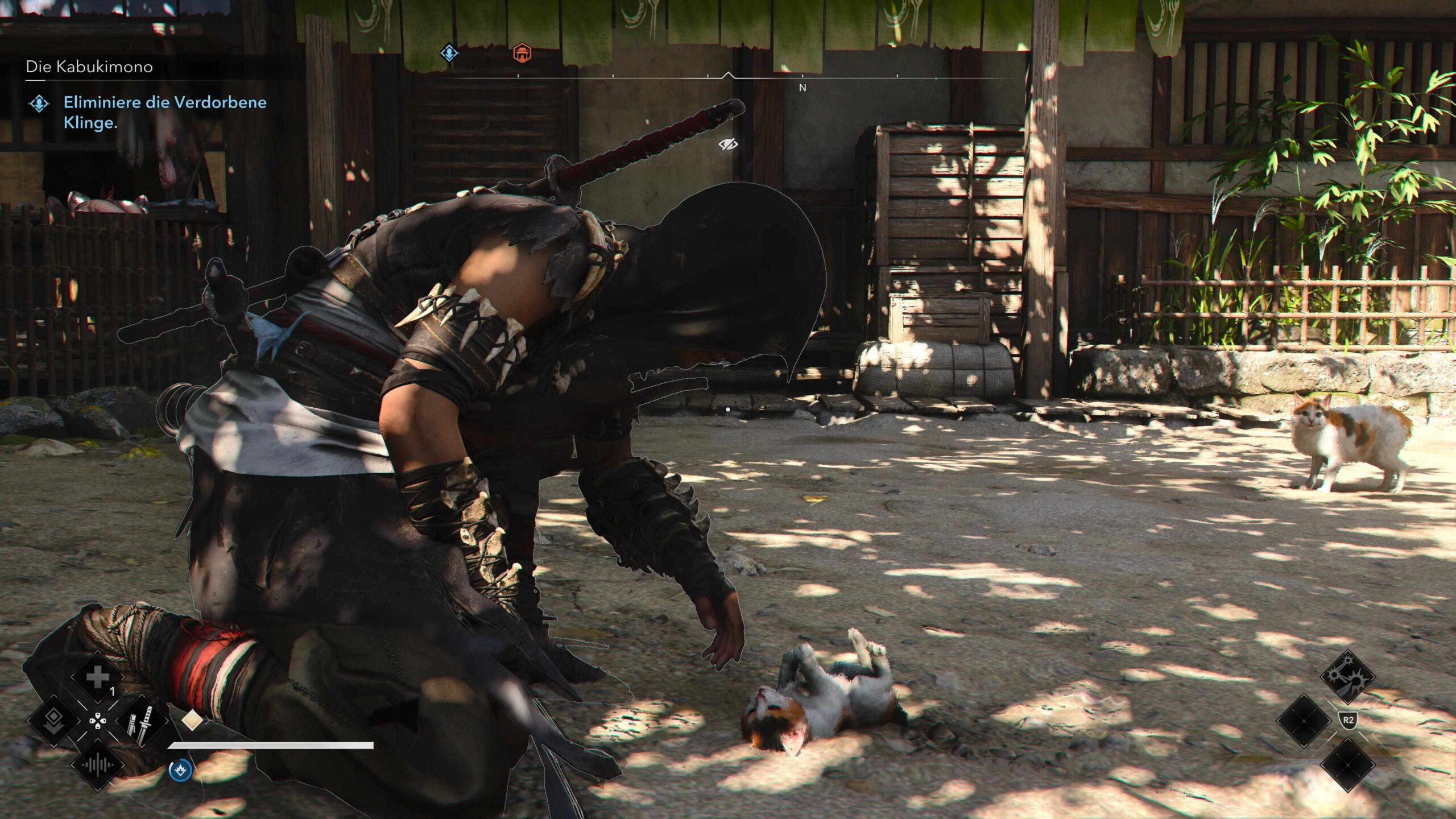
Task: Select the healing ration plus icon
Action: pos(97,677)
